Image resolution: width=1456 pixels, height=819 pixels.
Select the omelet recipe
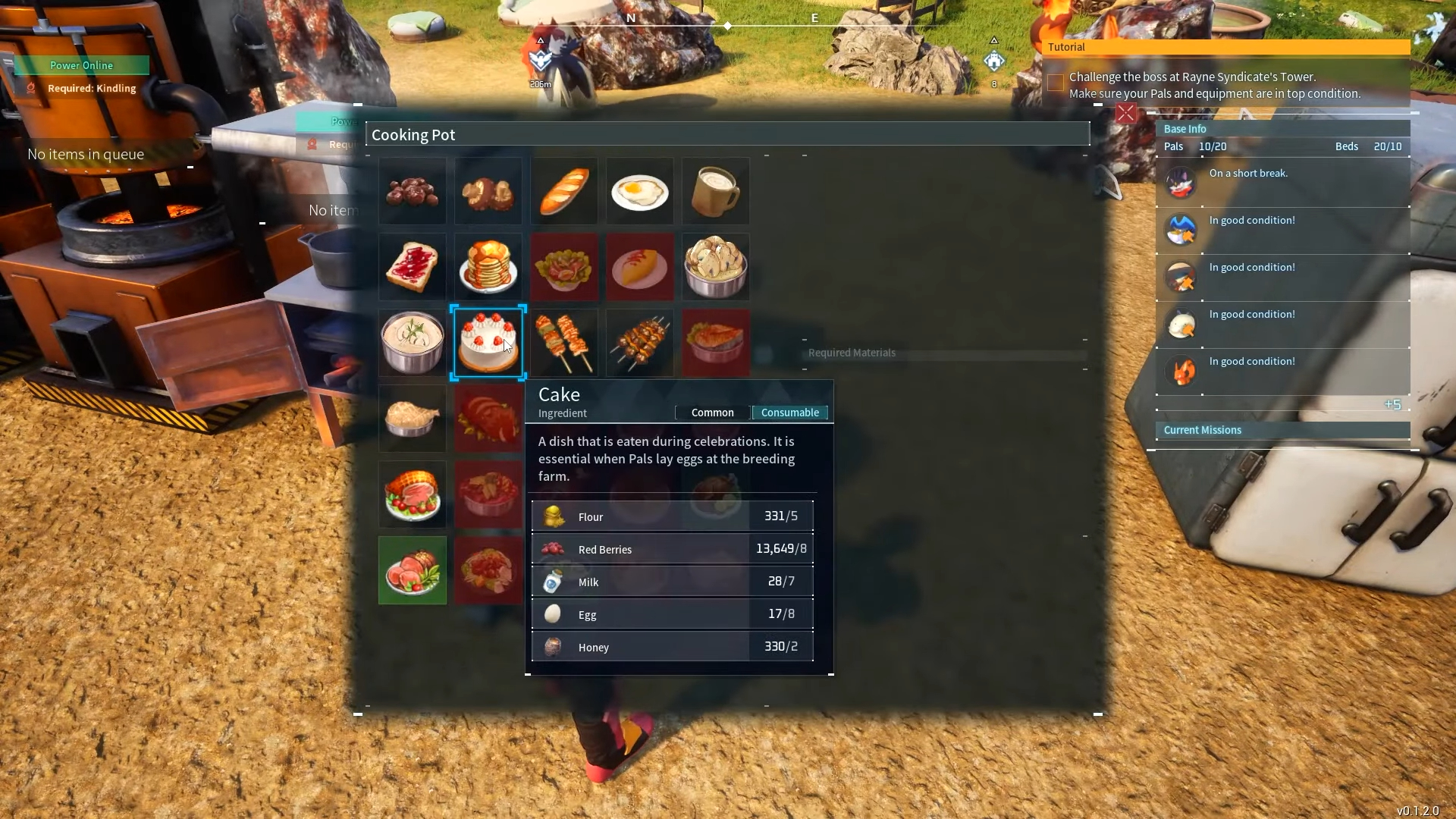point(639,267)
